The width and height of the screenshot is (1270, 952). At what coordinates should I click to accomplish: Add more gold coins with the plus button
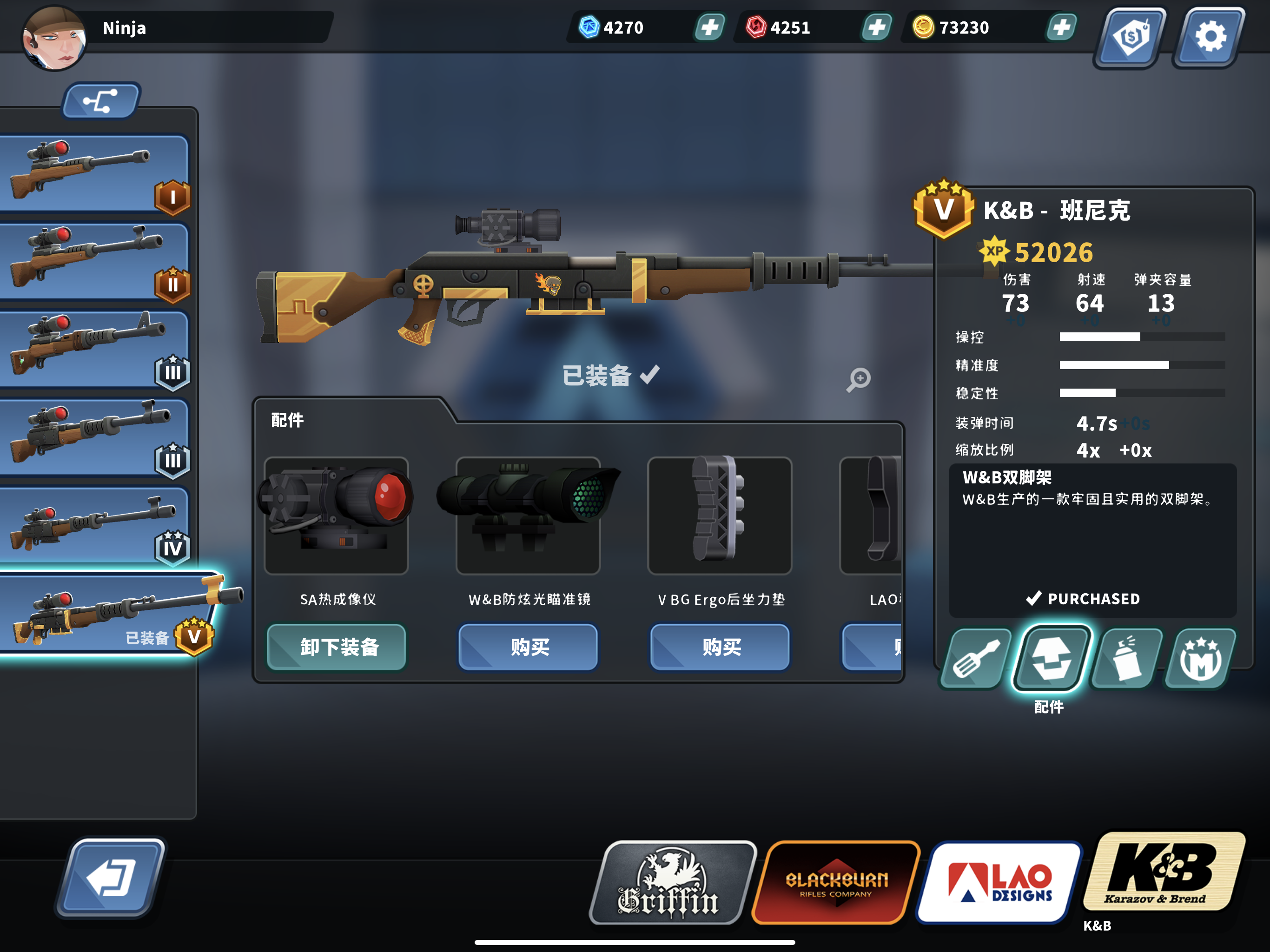tap(1061, 27)
